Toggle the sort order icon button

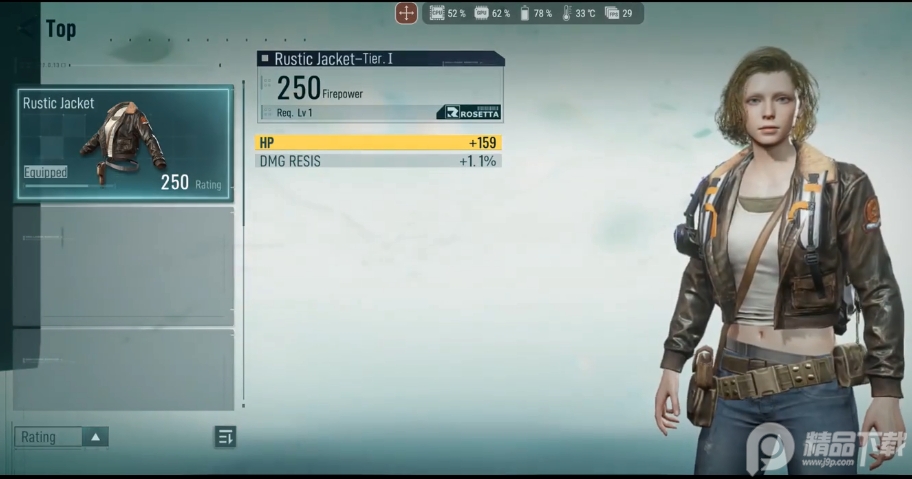click(225, 436)
